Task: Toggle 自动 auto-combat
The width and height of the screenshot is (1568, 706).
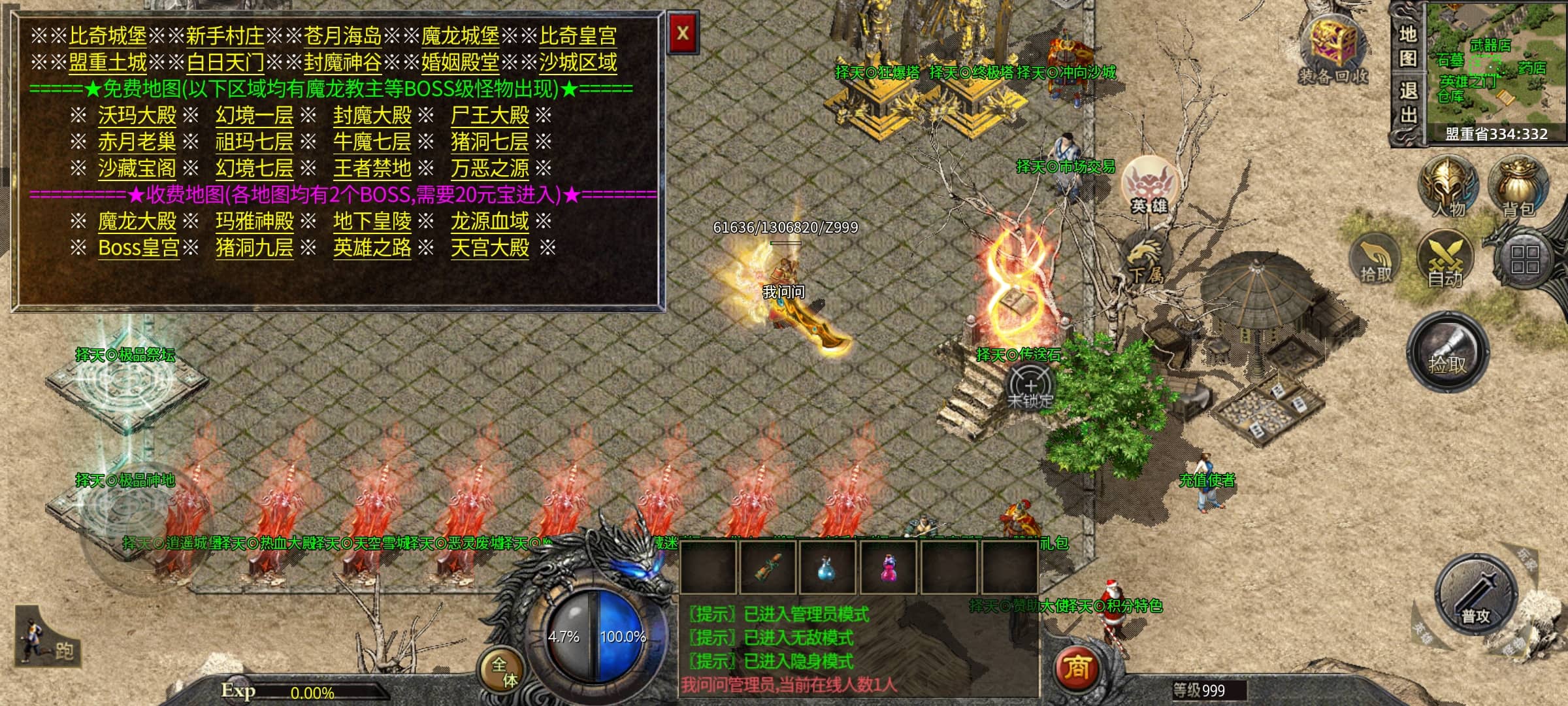Action: (x=1445, y=260)
